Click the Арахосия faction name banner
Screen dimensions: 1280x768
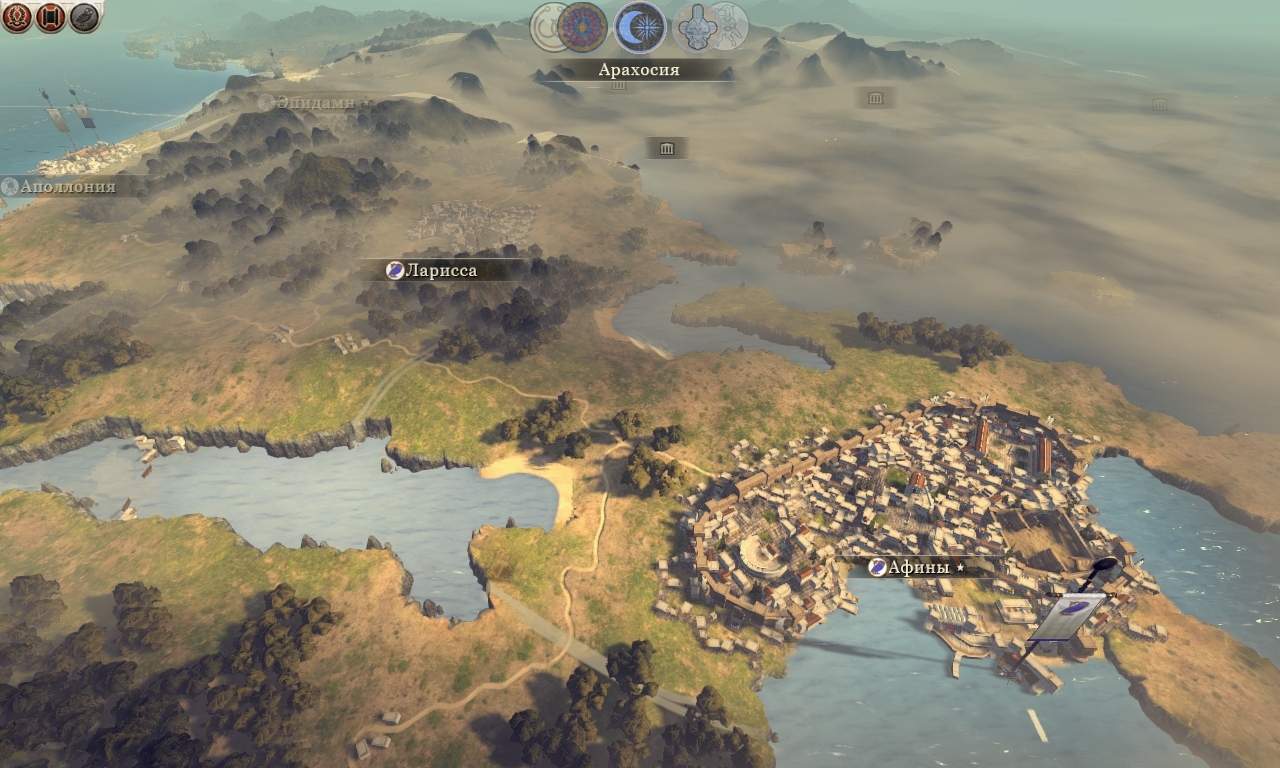639,70
